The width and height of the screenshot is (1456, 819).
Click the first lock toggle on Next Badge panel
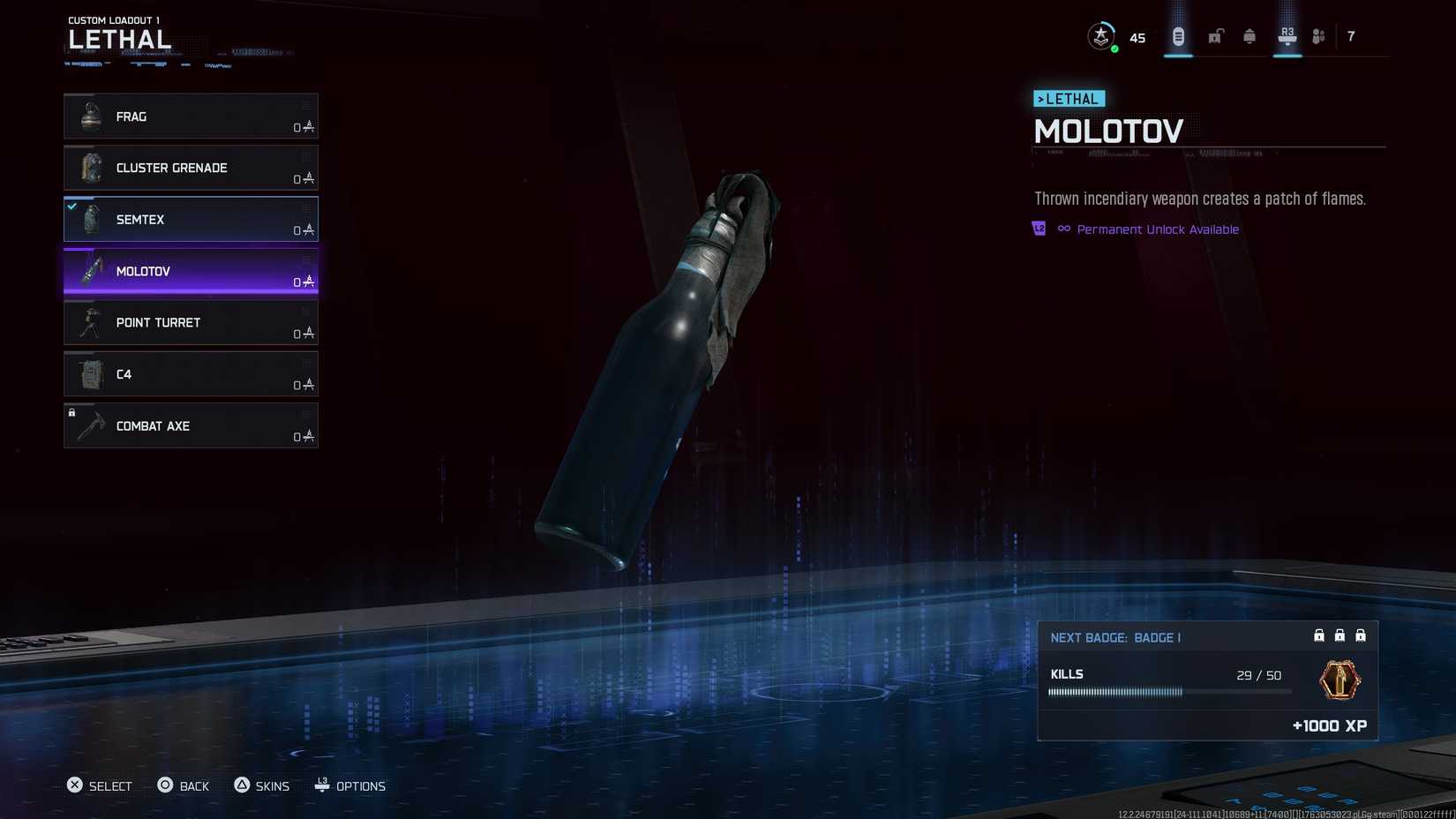click(x=1318, y=635)
